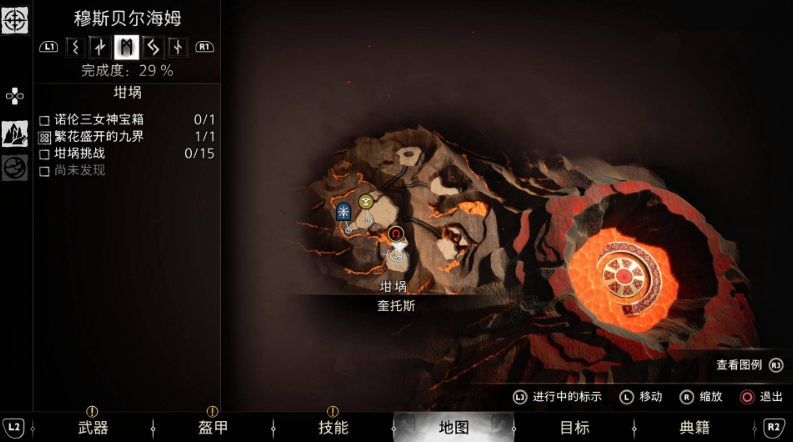Select the glowing circular gate on the map

tap(625, 272)
